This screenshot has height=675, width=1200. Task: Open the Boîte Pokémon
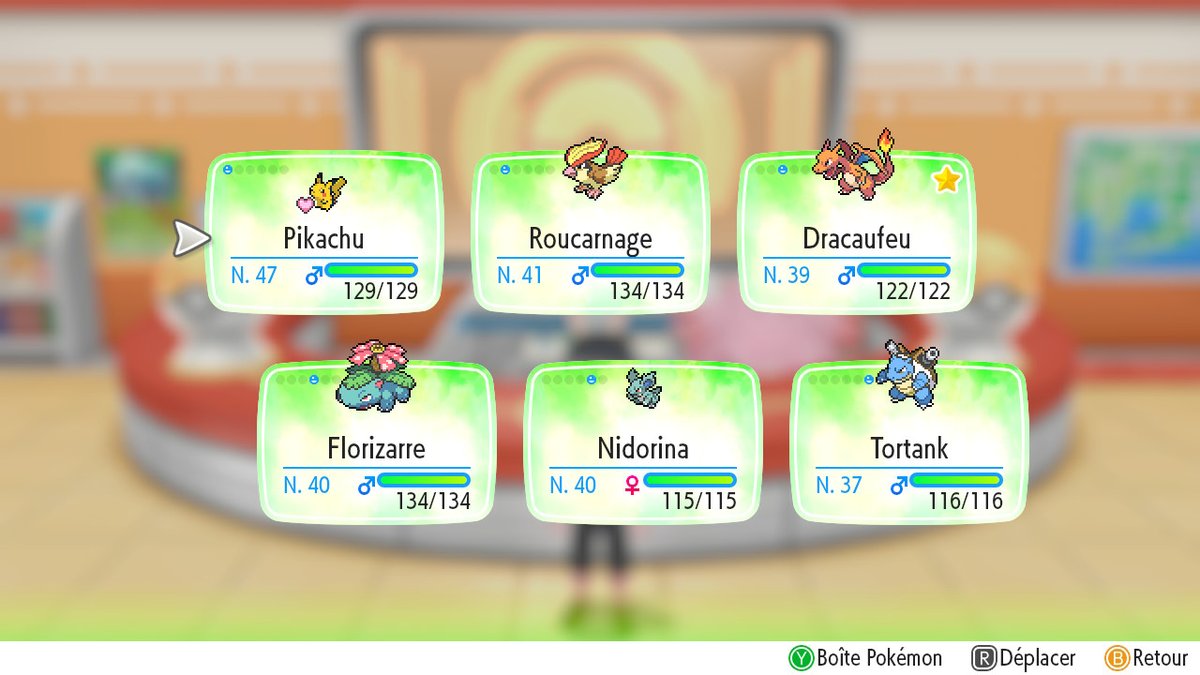[x=866, y=657]
